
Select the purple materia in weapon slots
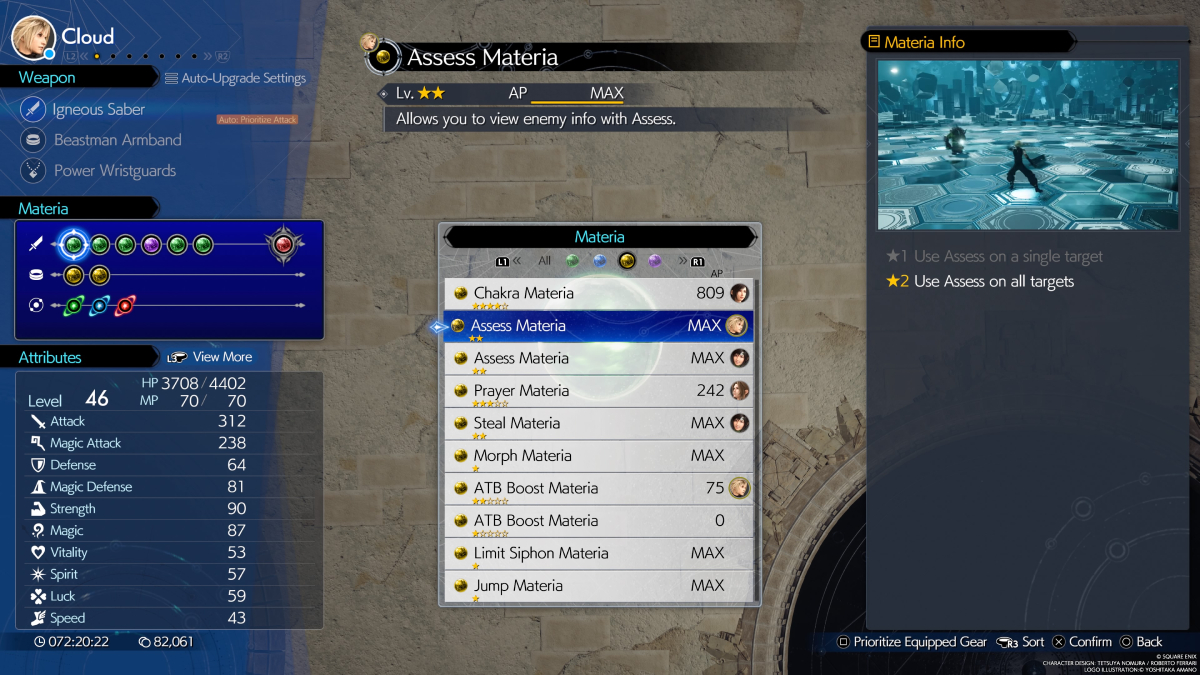pos(151,244)
